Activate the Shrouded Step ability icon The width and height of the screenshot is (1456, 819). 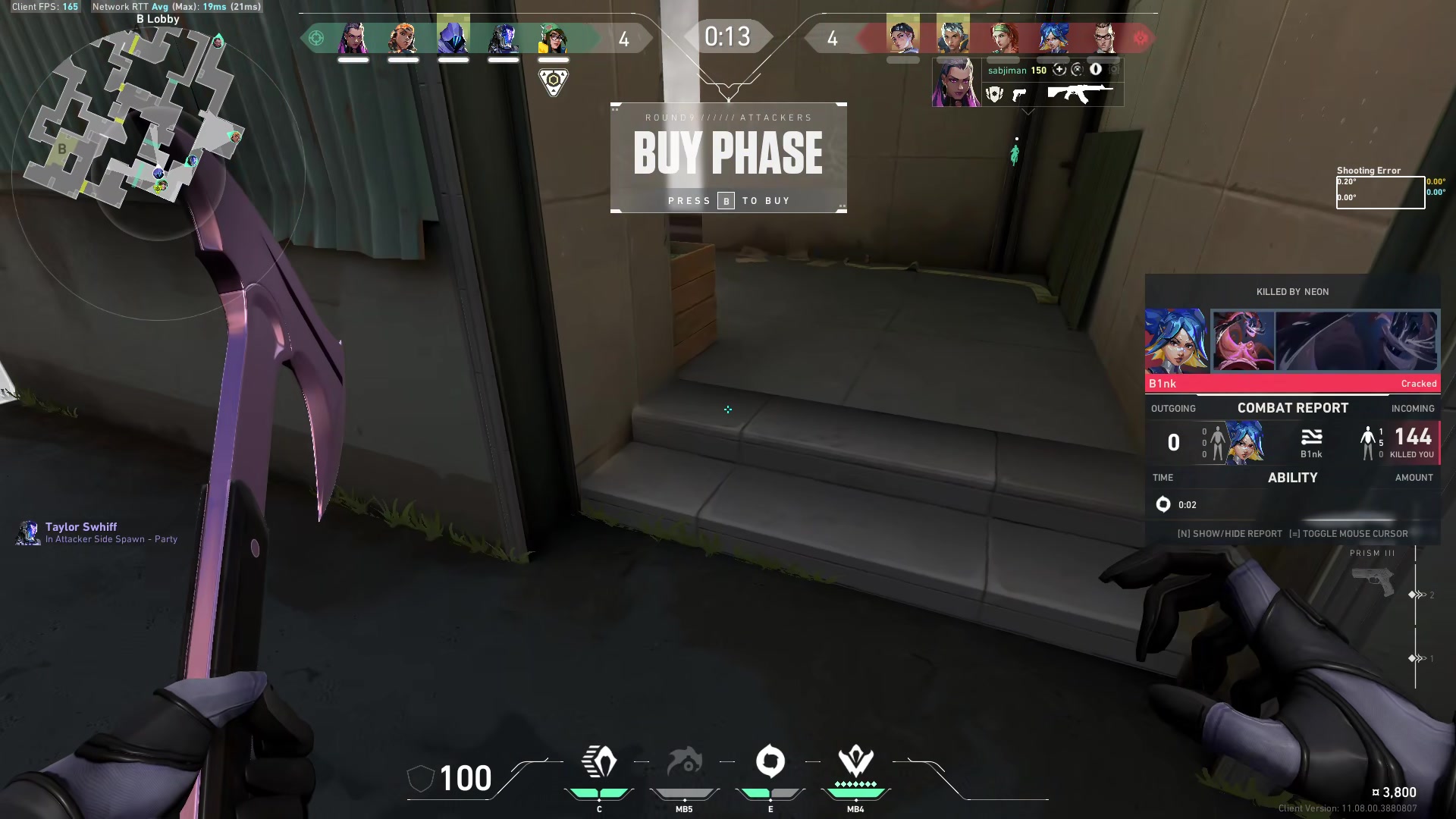point(599,763)
